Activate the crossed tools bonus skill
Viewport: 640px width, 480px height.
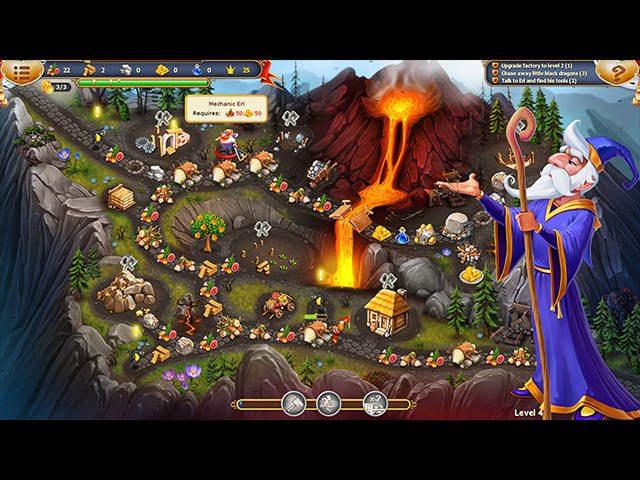click(x=376, y=403)
